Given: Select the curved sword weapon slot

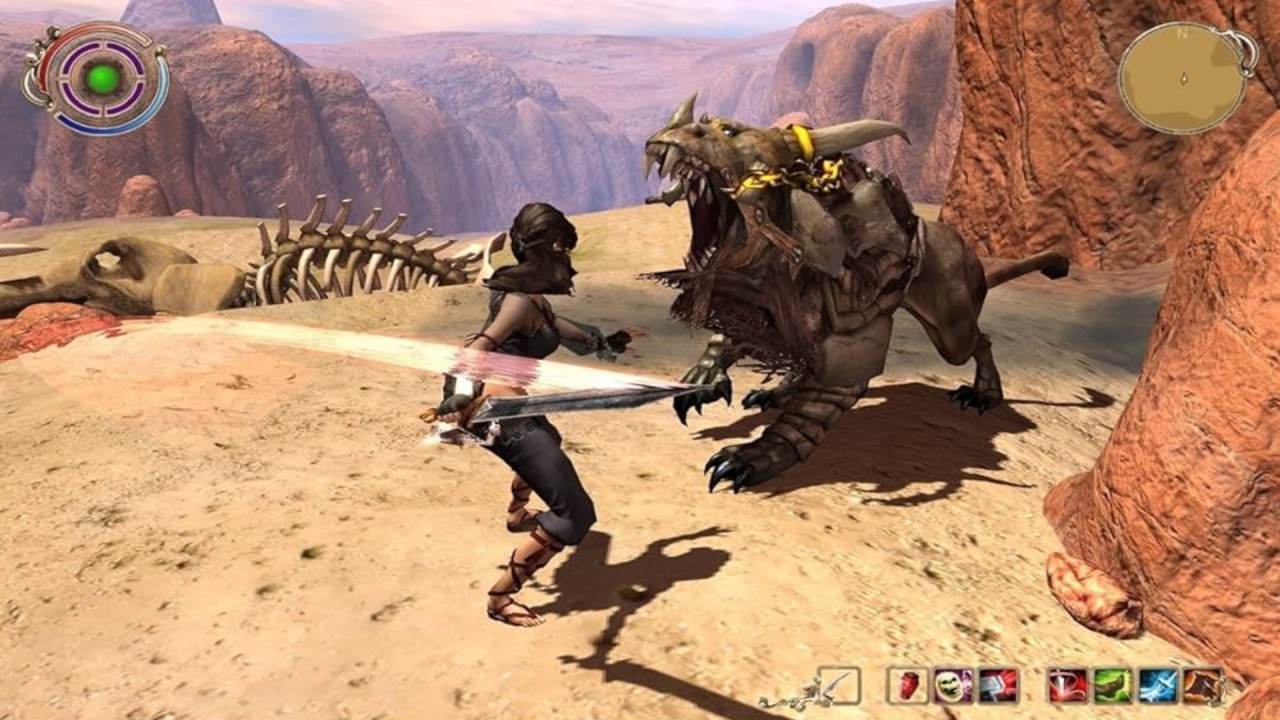Looking at the screenshot, I should click(838, 686).
